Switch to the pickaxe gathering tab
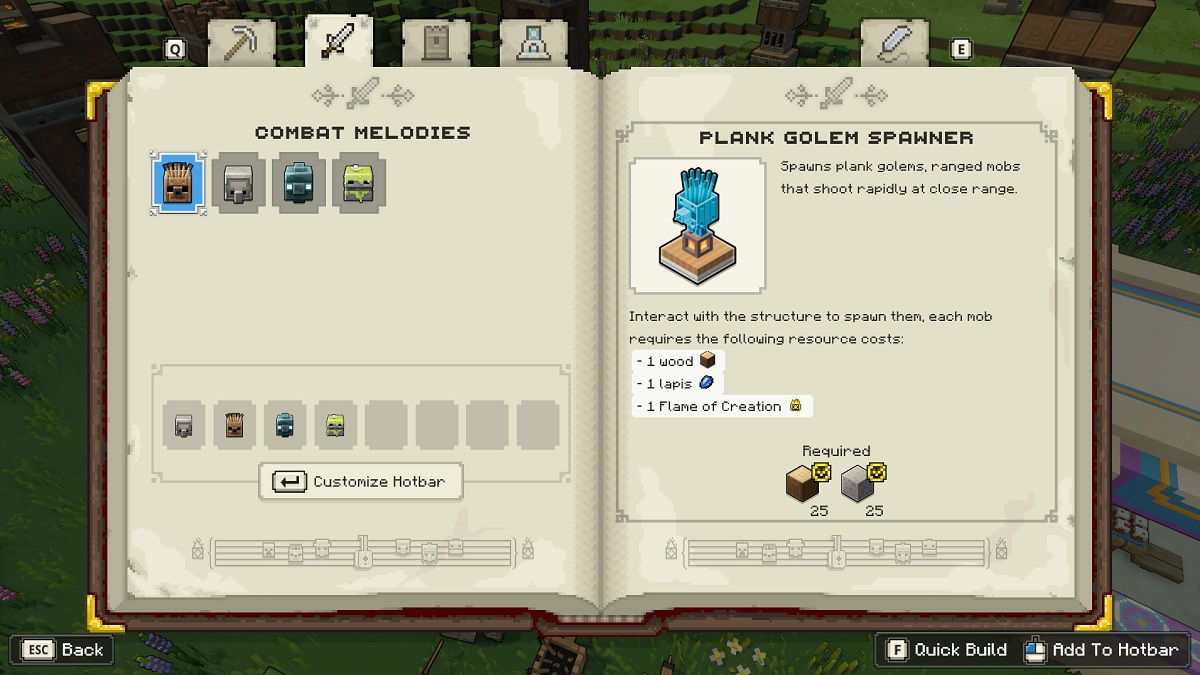Screen dimensions: 1200x675 [241, 44]
